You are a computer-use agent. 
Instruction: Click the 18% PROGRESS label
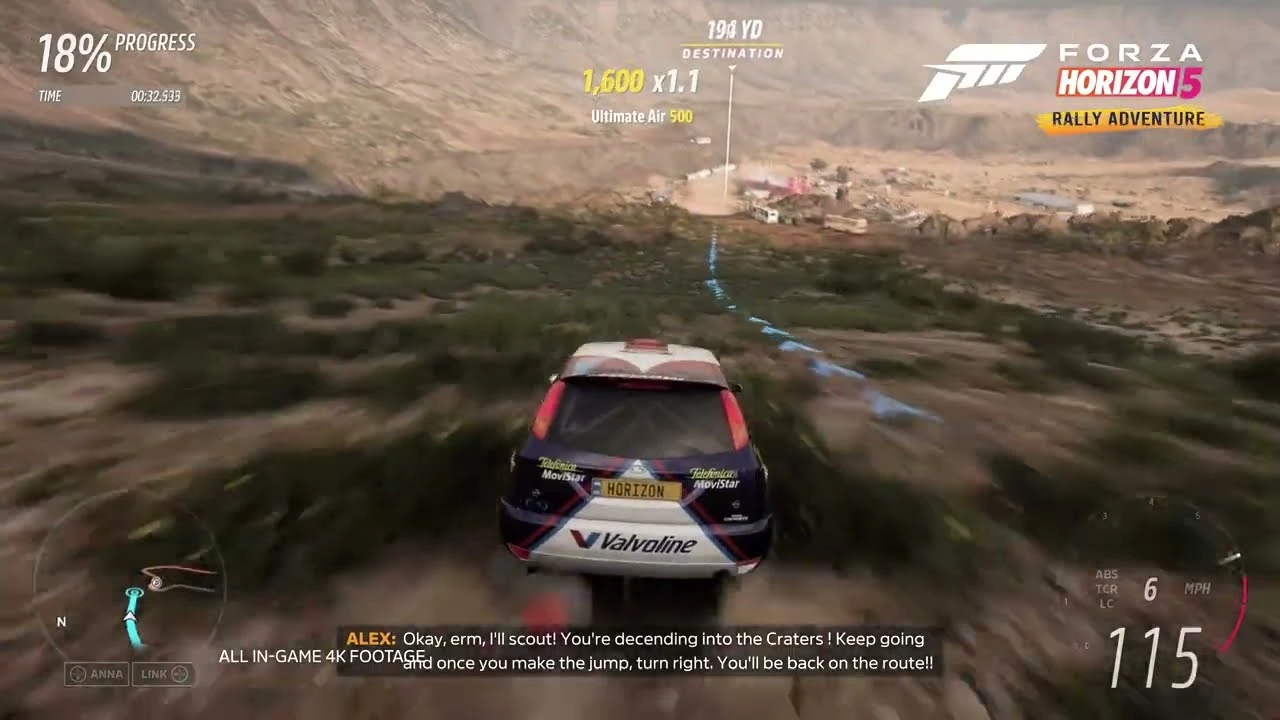pos(117,47)
